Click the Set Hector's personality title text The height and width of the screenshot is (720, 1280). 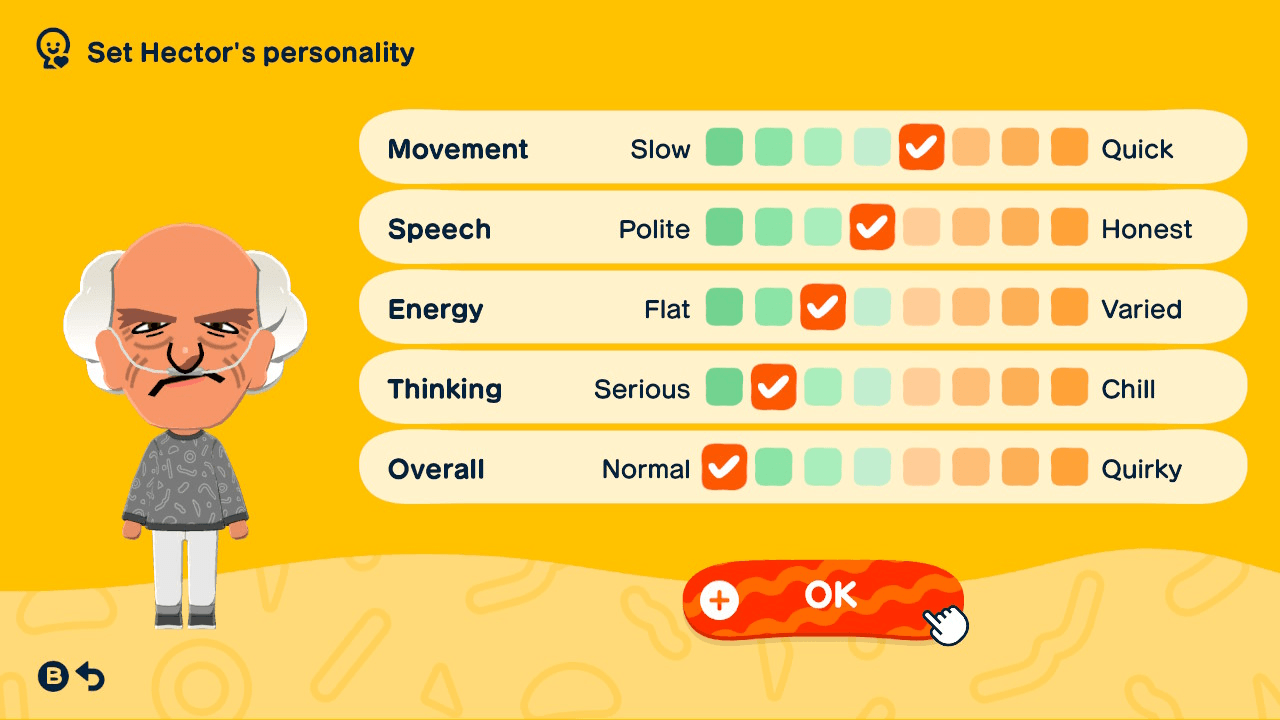click(x=250, y=53)
